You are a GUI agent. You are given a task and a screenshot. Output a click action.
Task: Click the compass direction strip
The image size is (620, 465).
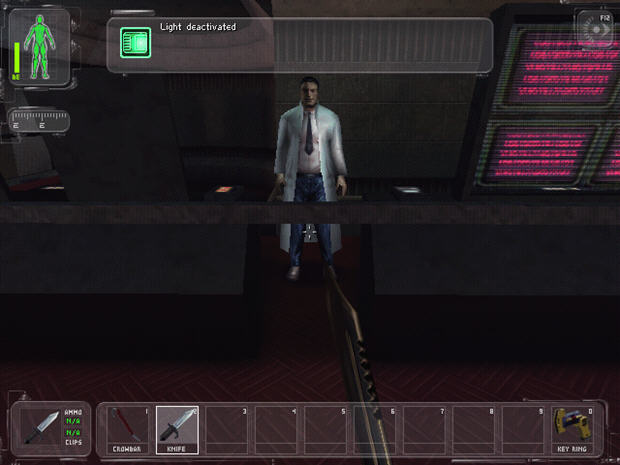pos(38,122)
